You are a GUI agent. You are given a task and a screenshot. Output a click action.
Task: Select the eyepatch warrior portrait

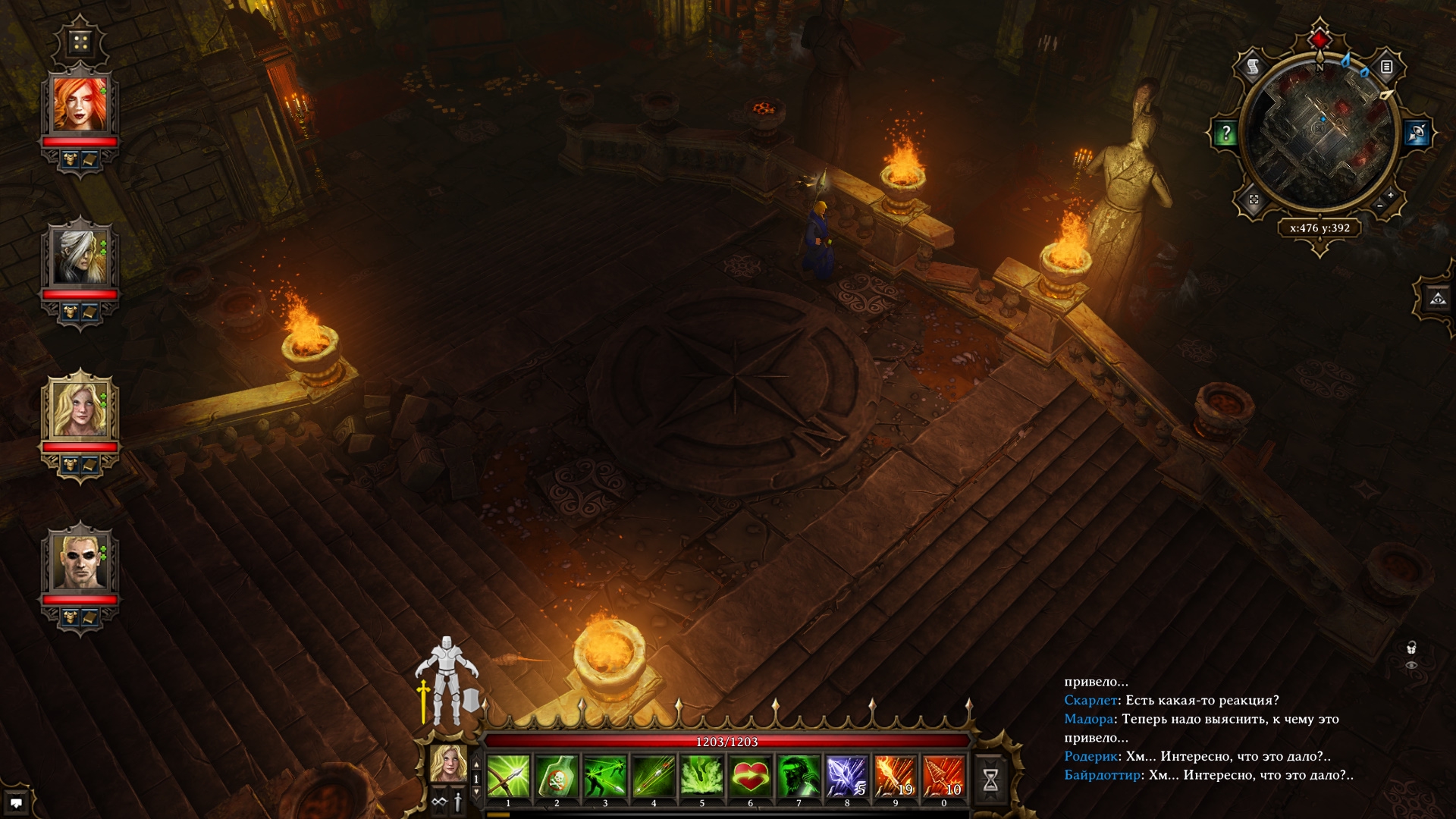click(x=80, y=562)
